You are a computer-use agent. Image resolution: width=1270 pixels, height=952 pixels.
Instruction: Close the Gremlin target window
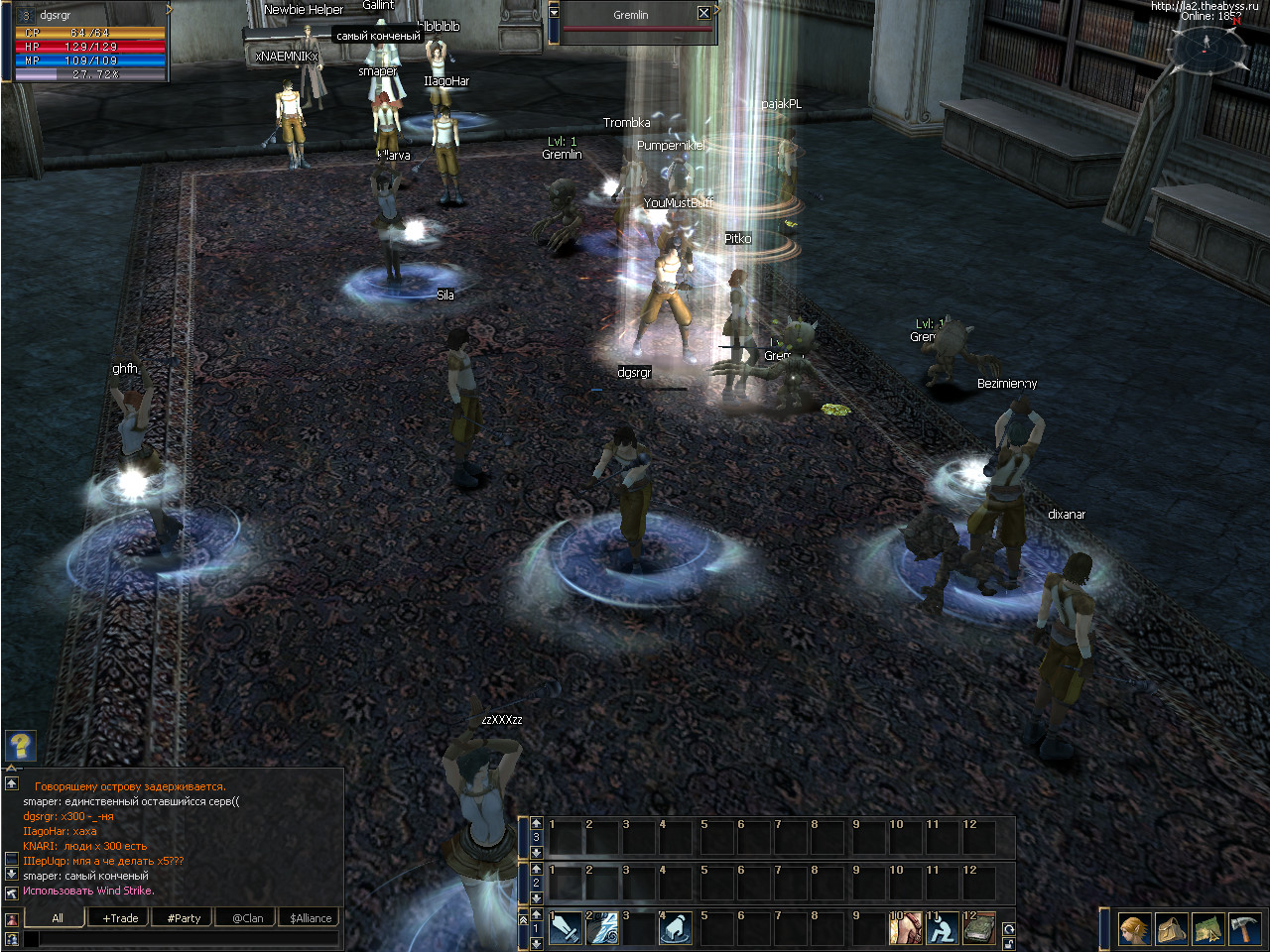pos(703,14)
